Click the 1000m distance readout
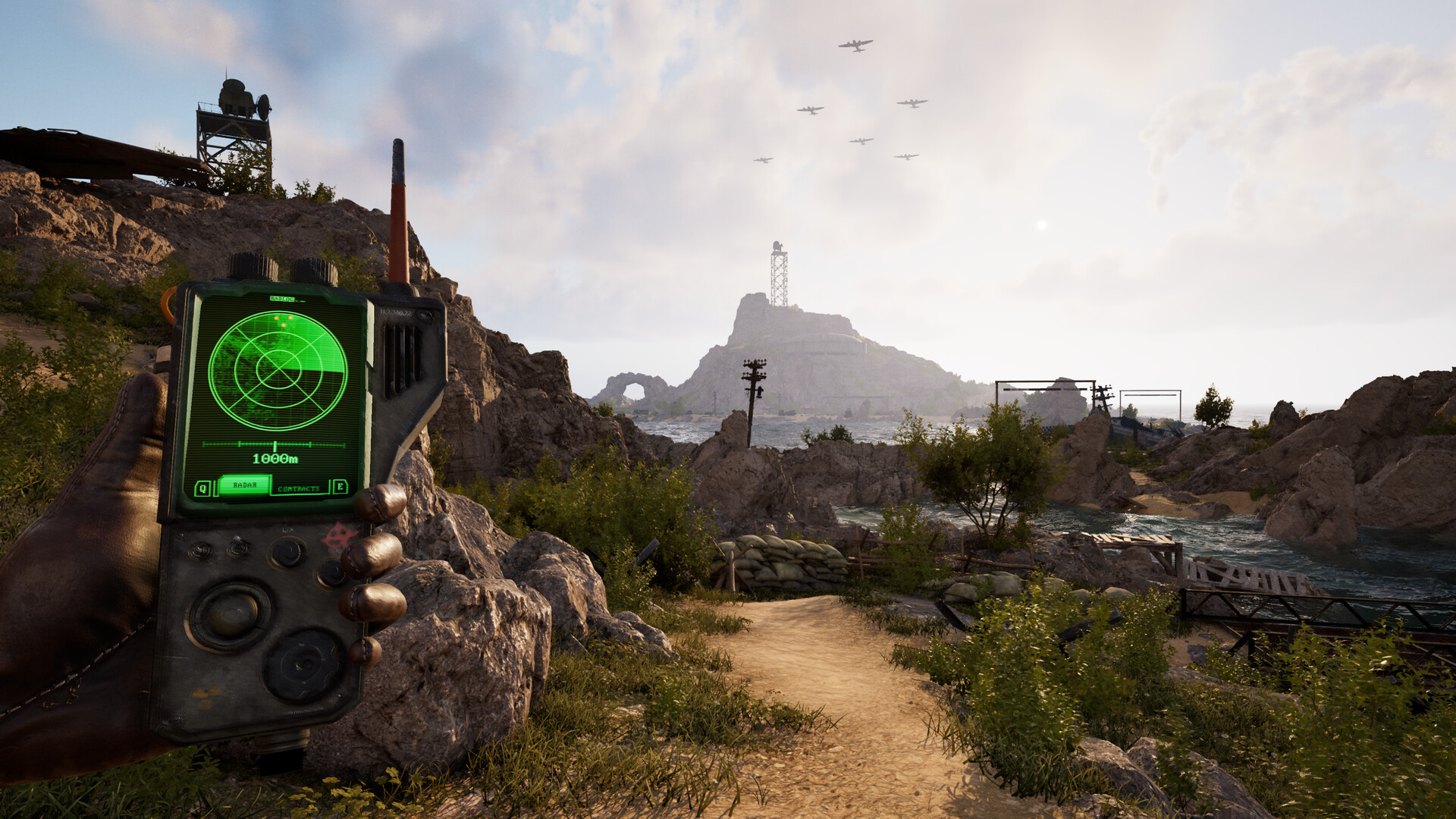Image resolution: width=1456 pixels, height=819 pixels. [276, 457]
